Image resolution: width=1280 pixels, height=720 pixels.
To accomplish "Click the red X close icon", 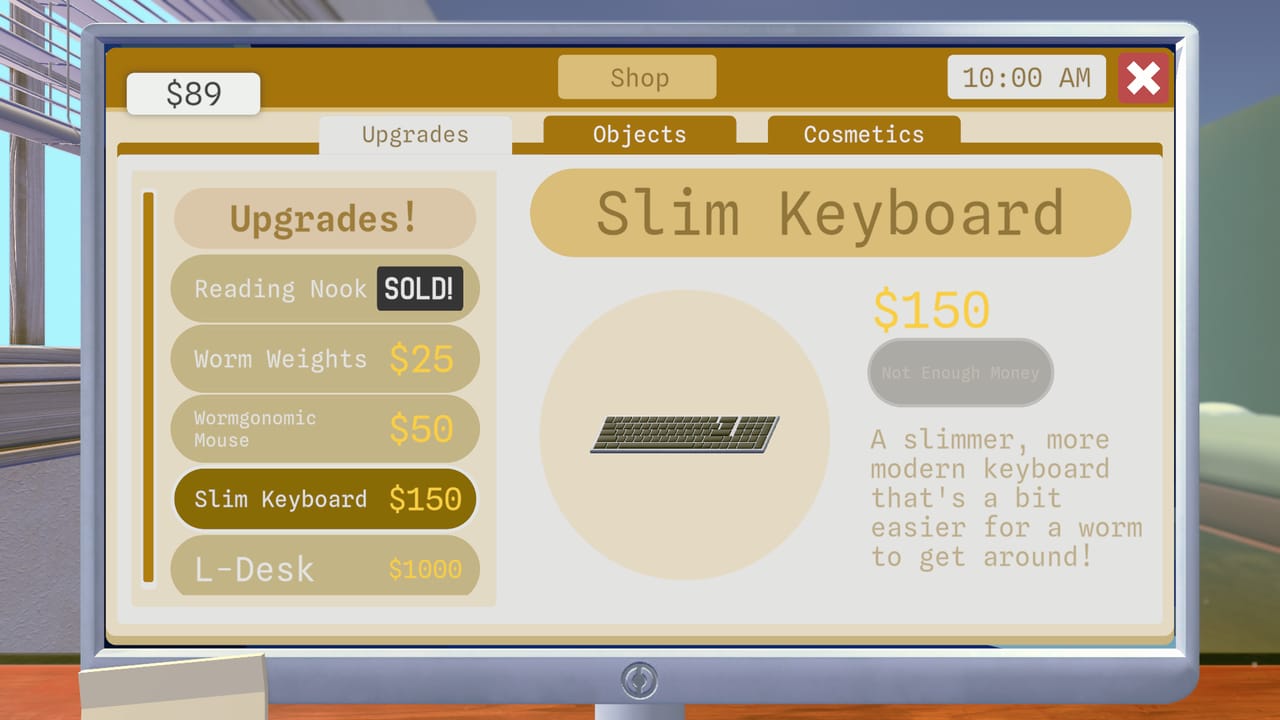I will [x=1143, y=78].
